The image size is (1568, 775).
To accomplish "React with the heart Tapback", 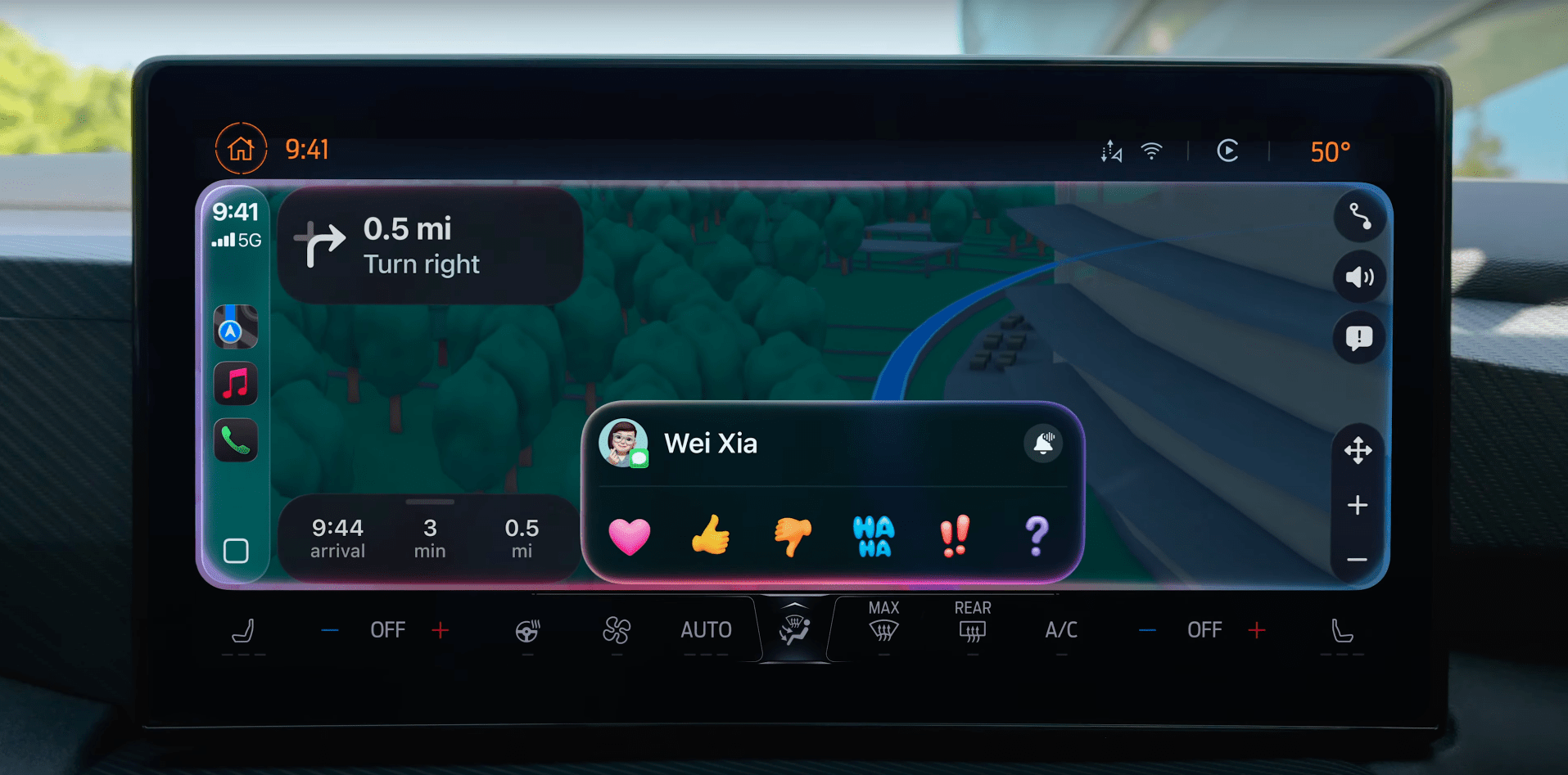I will [629, 536].
